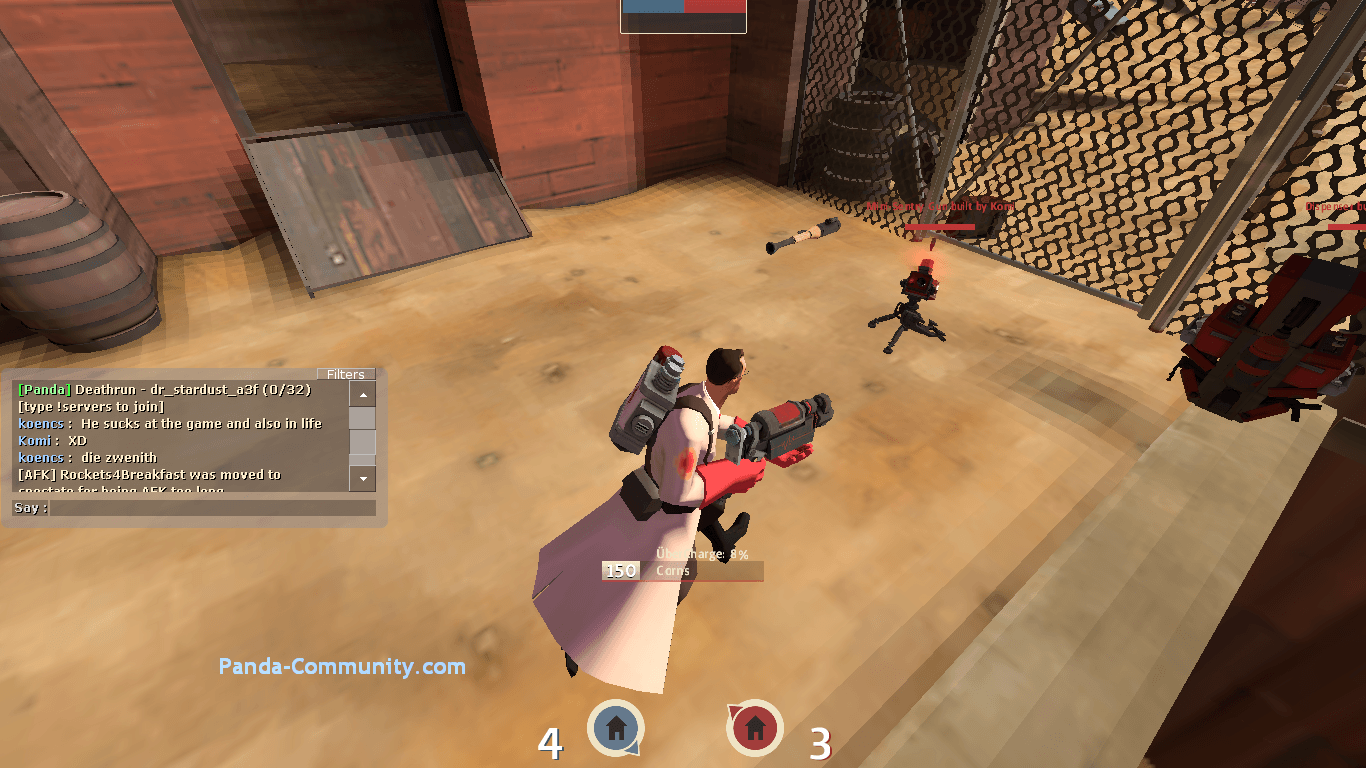Click the round counter number 4
Screen dimensions: 1366x768
pyautogui.click(x=551, y=744)
